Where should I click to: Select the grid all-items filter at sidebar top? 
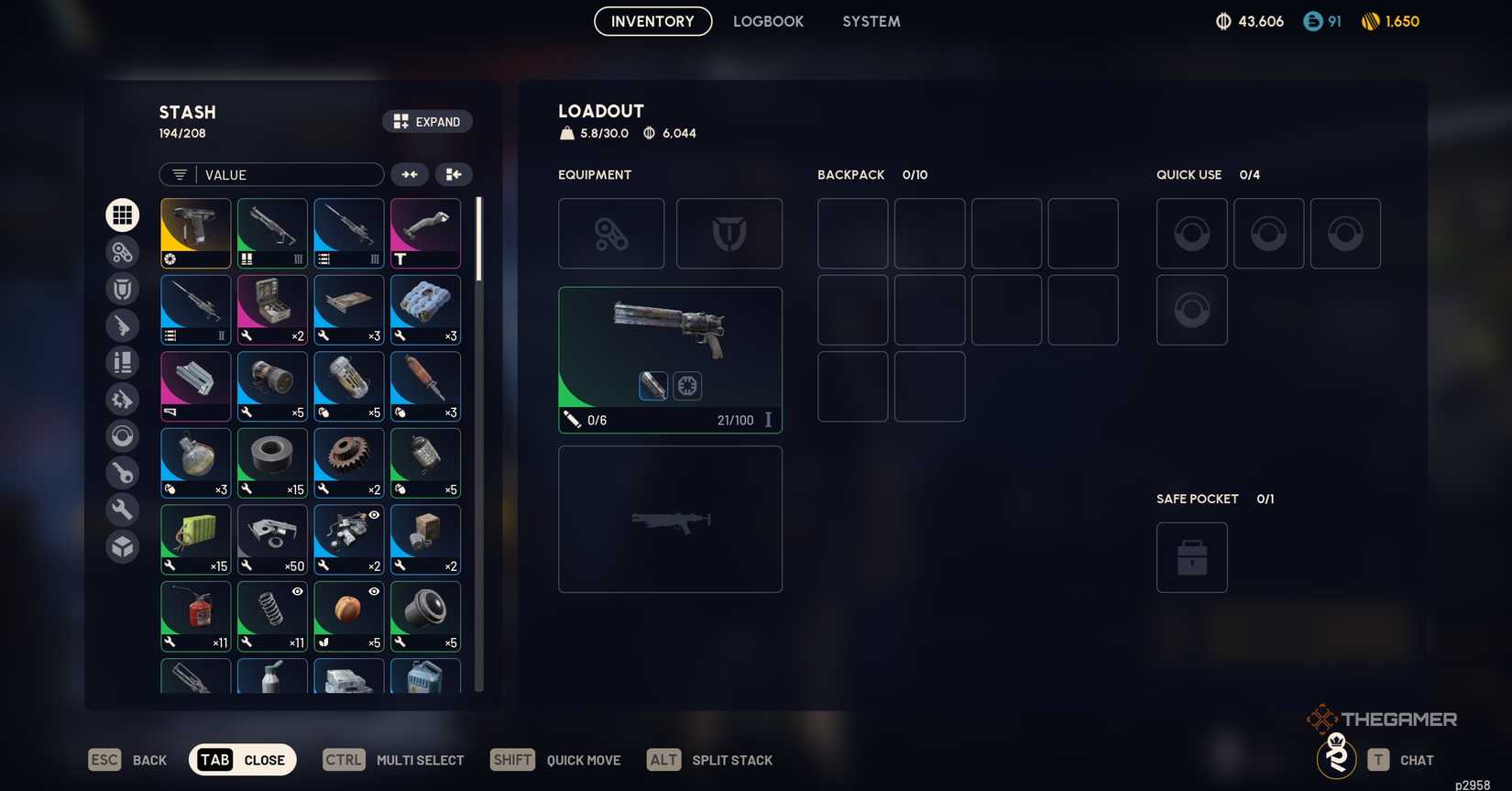pyautogui.click(x=122, y=215)
